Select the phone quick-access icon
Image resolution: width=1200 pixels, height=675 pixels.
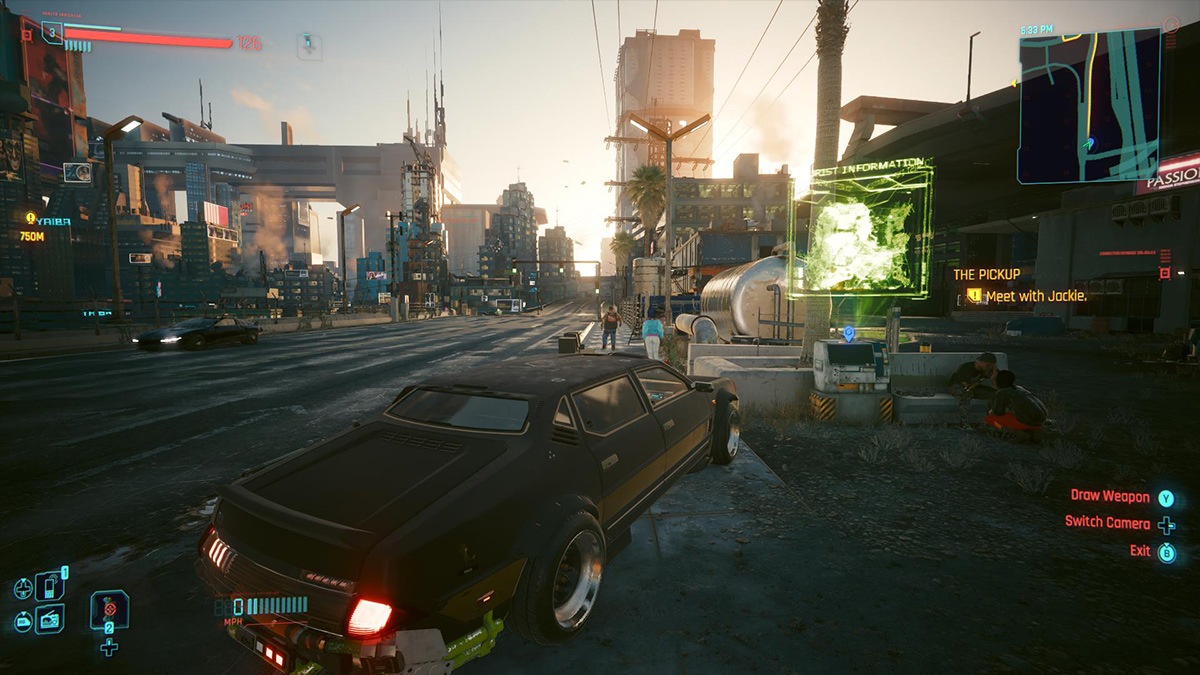click(50, 585)
